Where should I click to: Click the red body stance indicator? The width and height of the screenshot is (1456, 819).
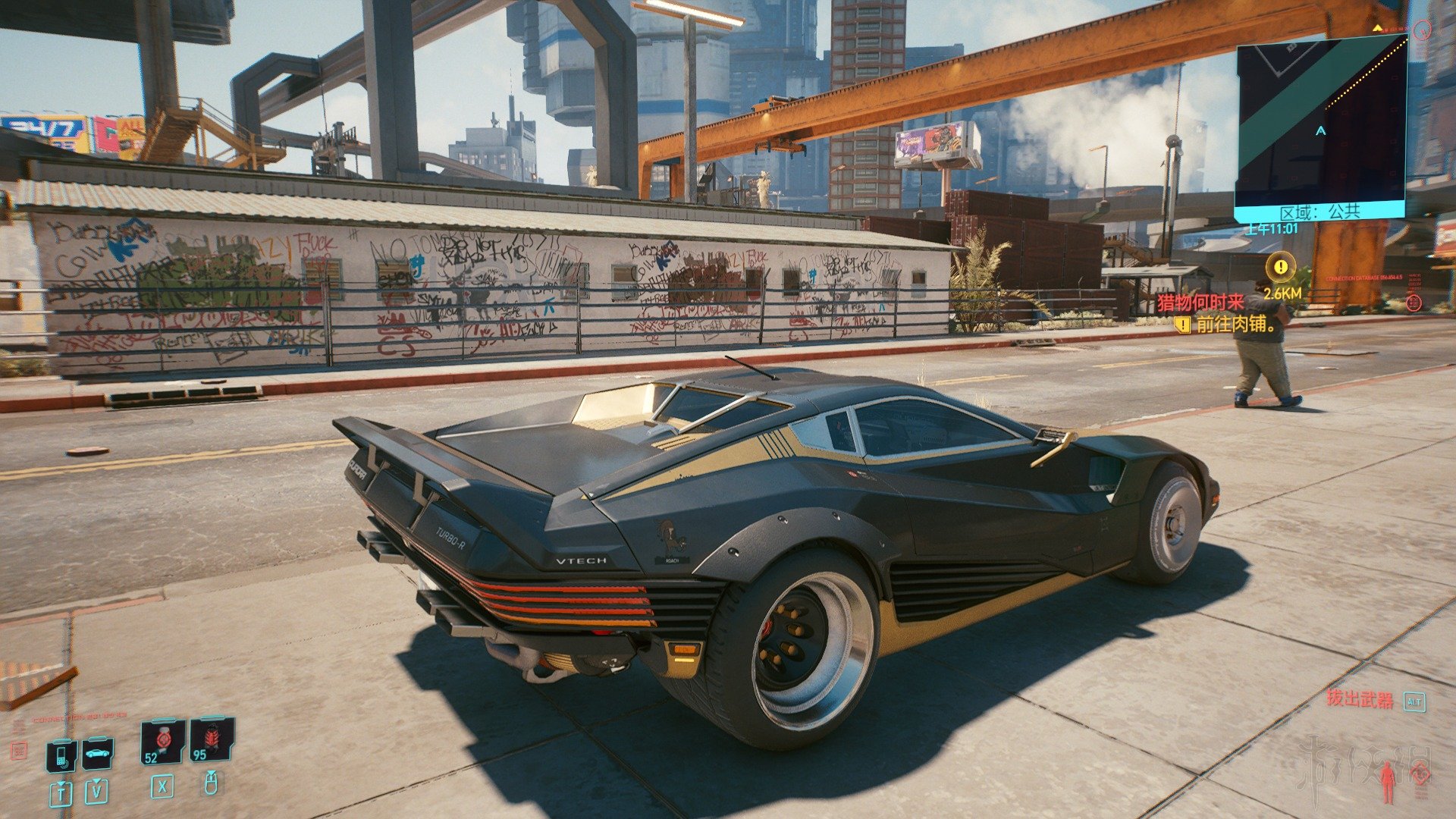(1388, 781)
